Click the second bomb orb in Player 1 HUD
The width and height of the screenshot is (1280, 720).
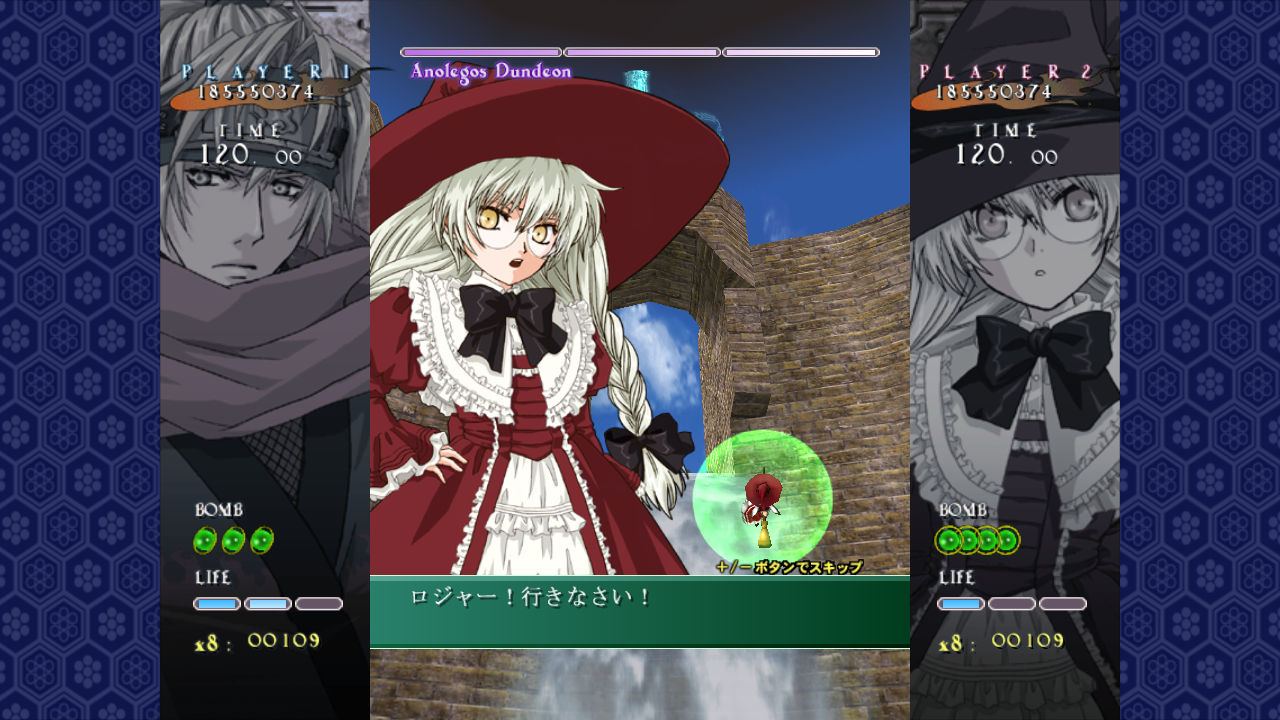(x=233, y=540)
